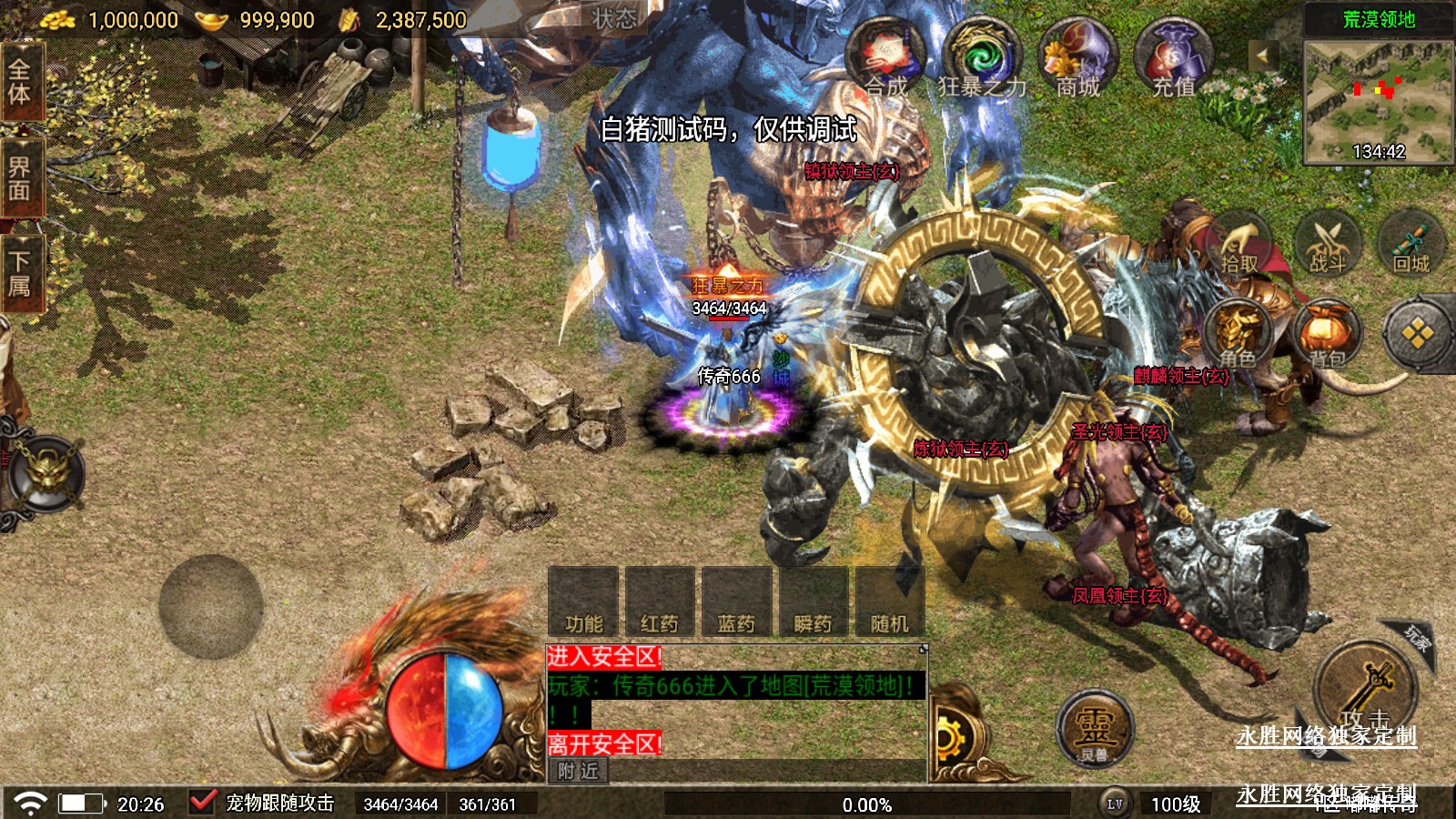1456x819 pixels.
Task: Tap the 攻击 sword attack button
Action: click(1365, 692)
